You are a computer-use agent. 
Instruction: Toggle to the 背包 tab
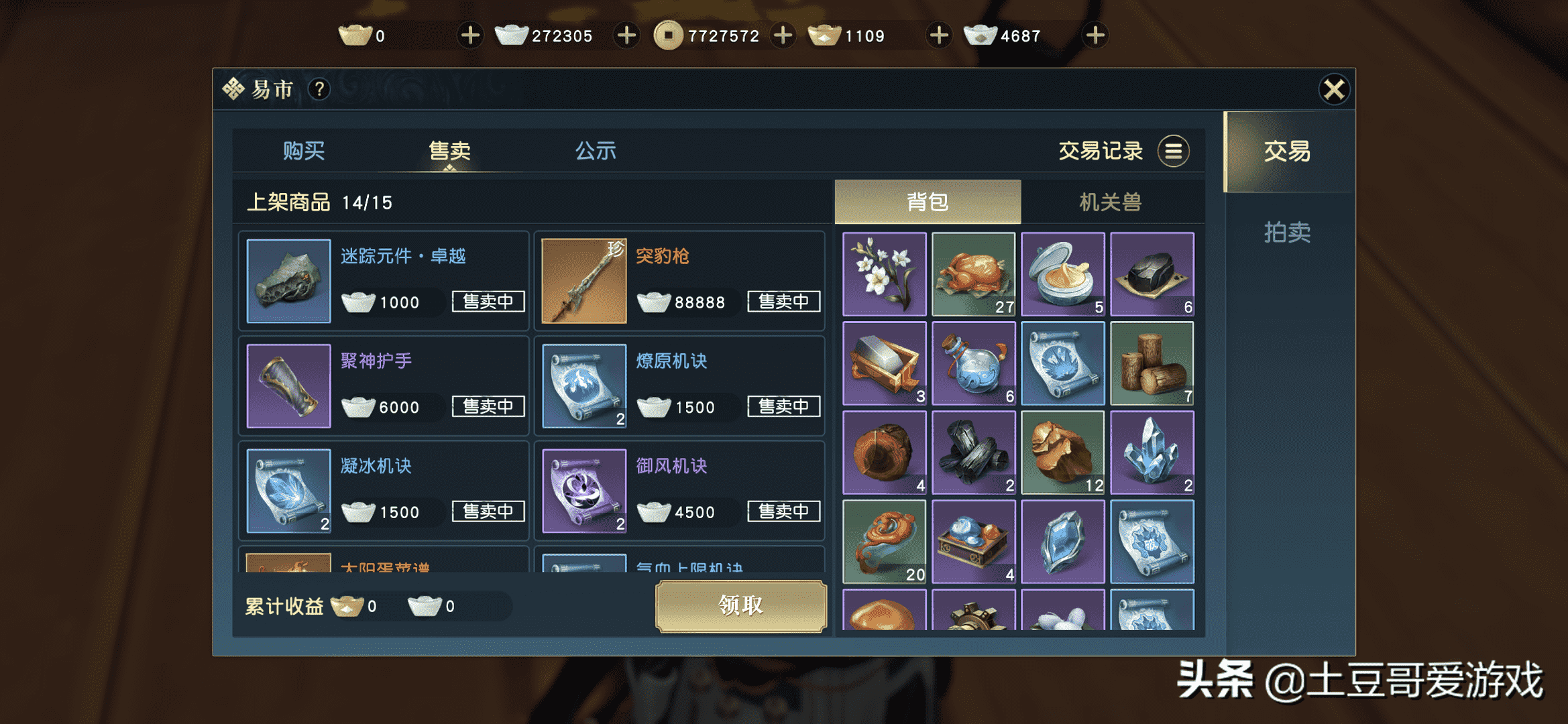pos(927,201)
